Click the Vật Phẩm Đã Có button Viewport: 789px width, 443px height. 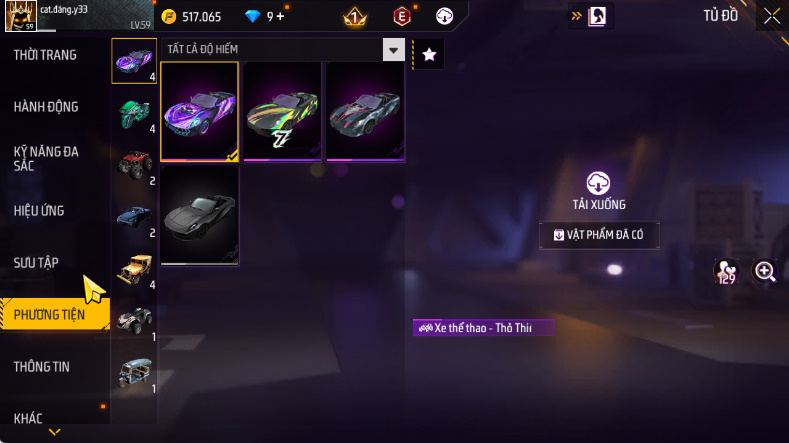(x=599, y=235)
